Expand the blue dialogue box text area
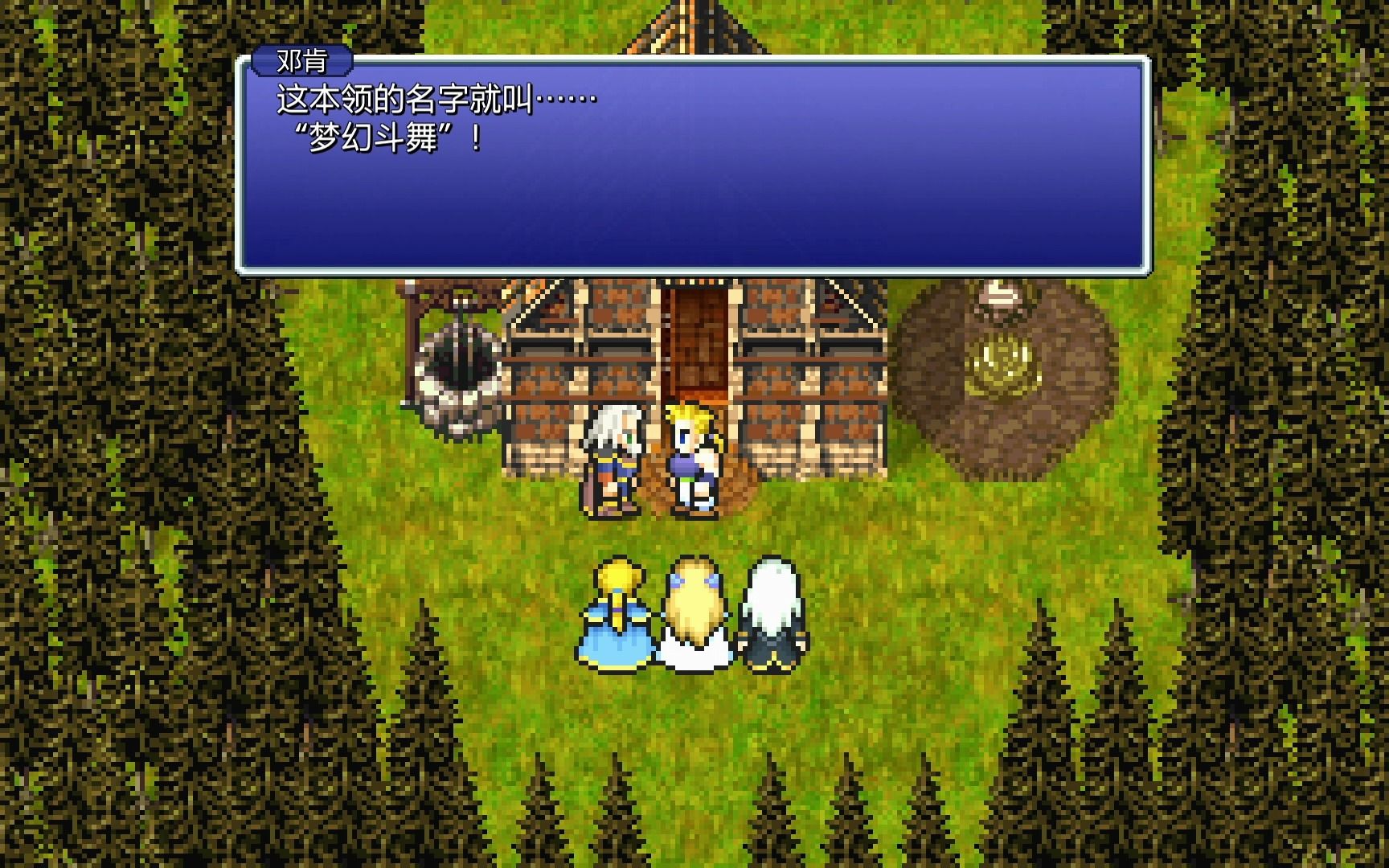Image resolution: width=1389 pixels, height=868 pixels. click(x=691, y=201)
